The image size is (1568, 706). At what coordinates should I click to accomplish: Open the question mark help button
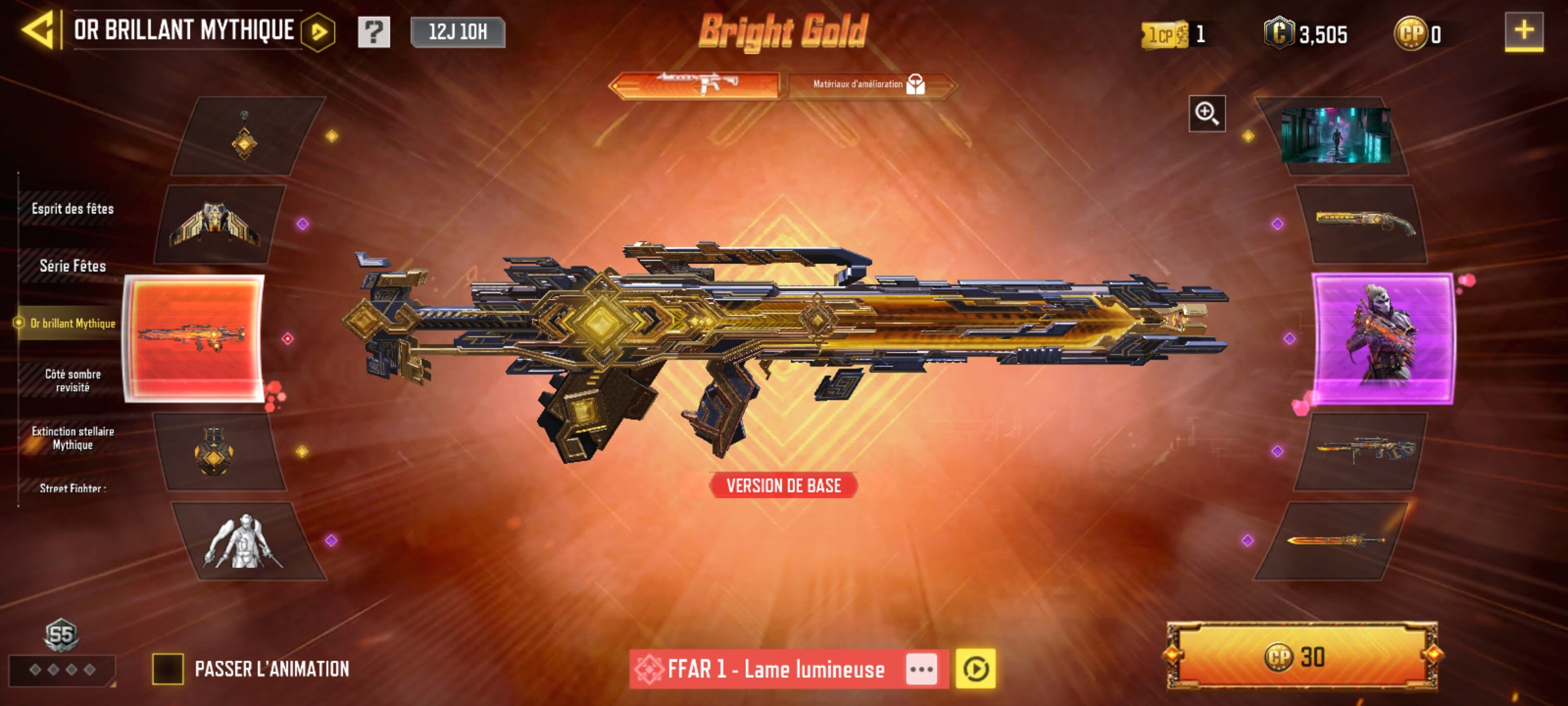pyautogui.click(x=374, y=32)
